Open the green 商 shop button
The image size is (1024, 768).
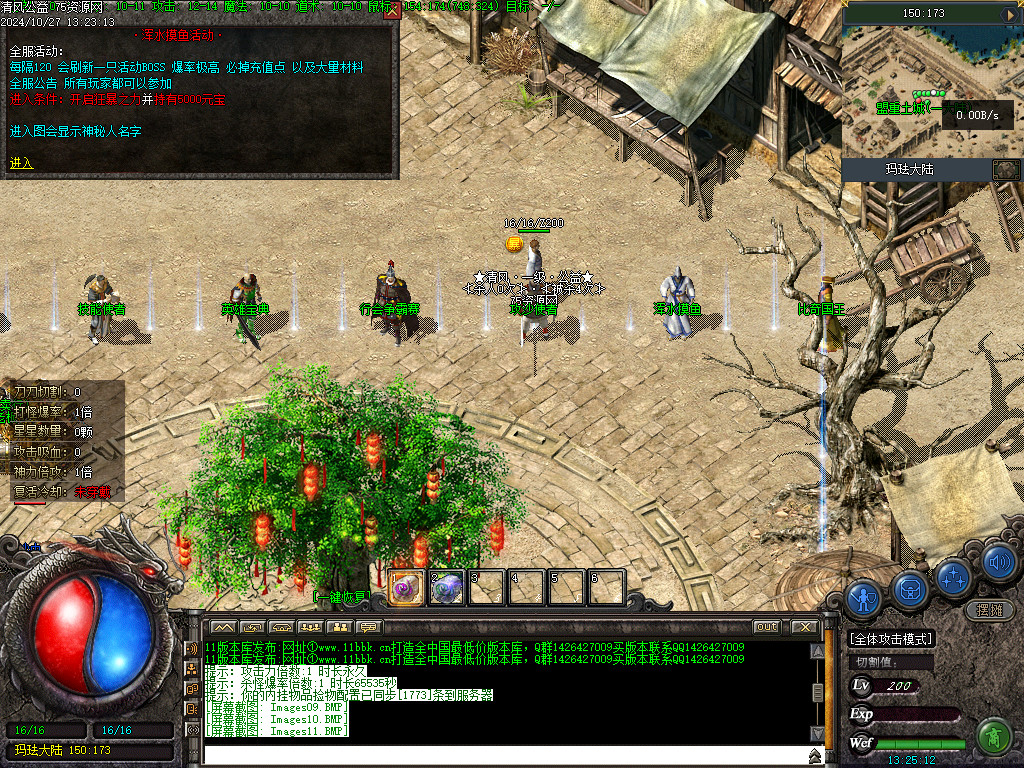point(993,737)
